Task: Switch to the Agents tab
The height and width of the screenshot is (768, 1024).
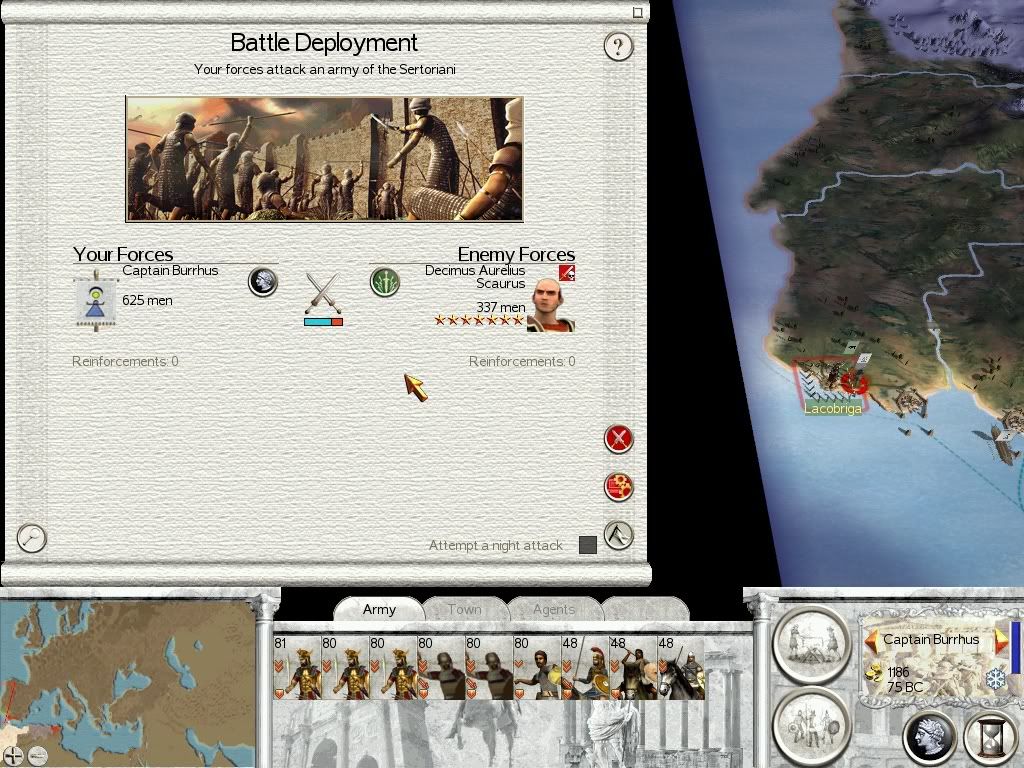Action: [554, 609]
